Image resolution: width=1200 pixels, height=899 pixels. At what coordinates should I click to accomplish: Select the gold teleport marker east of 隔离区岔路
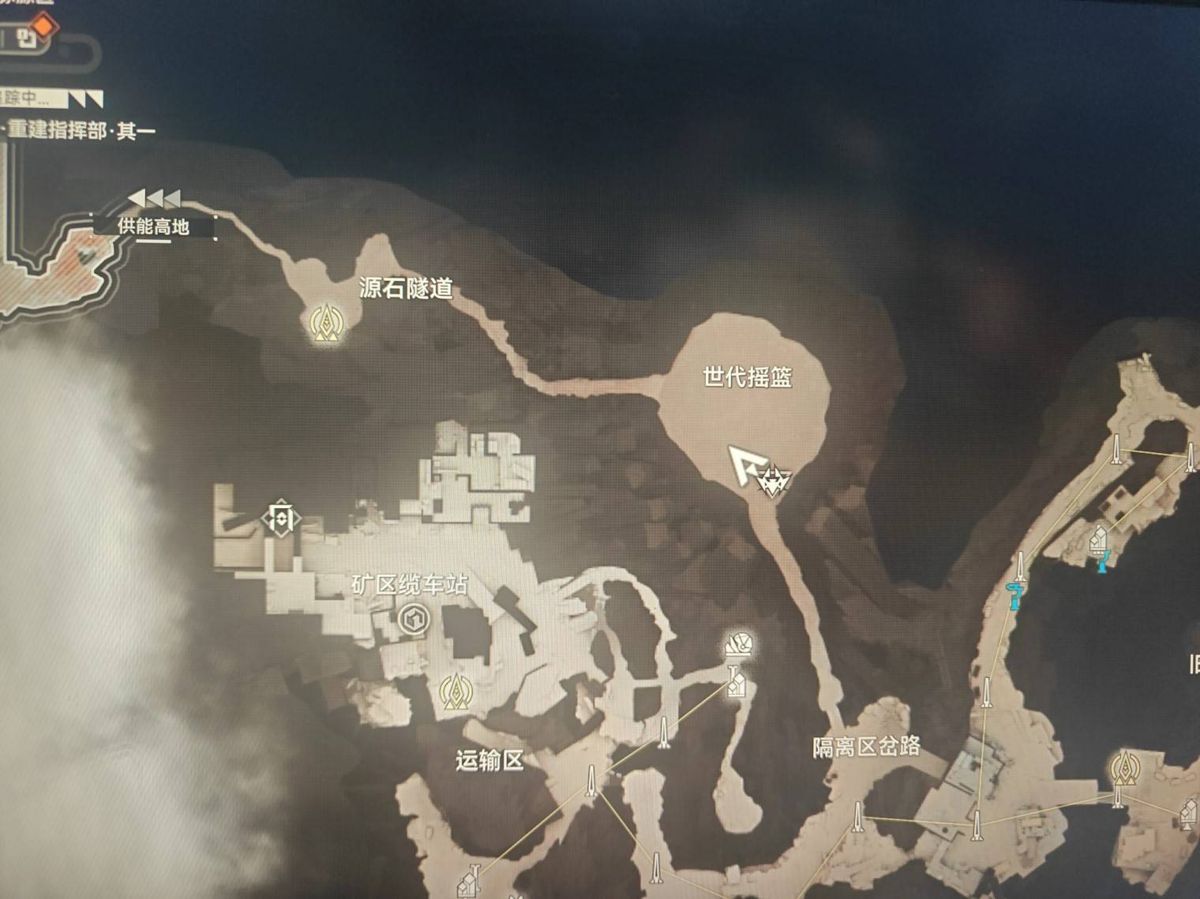(1124, 768)
